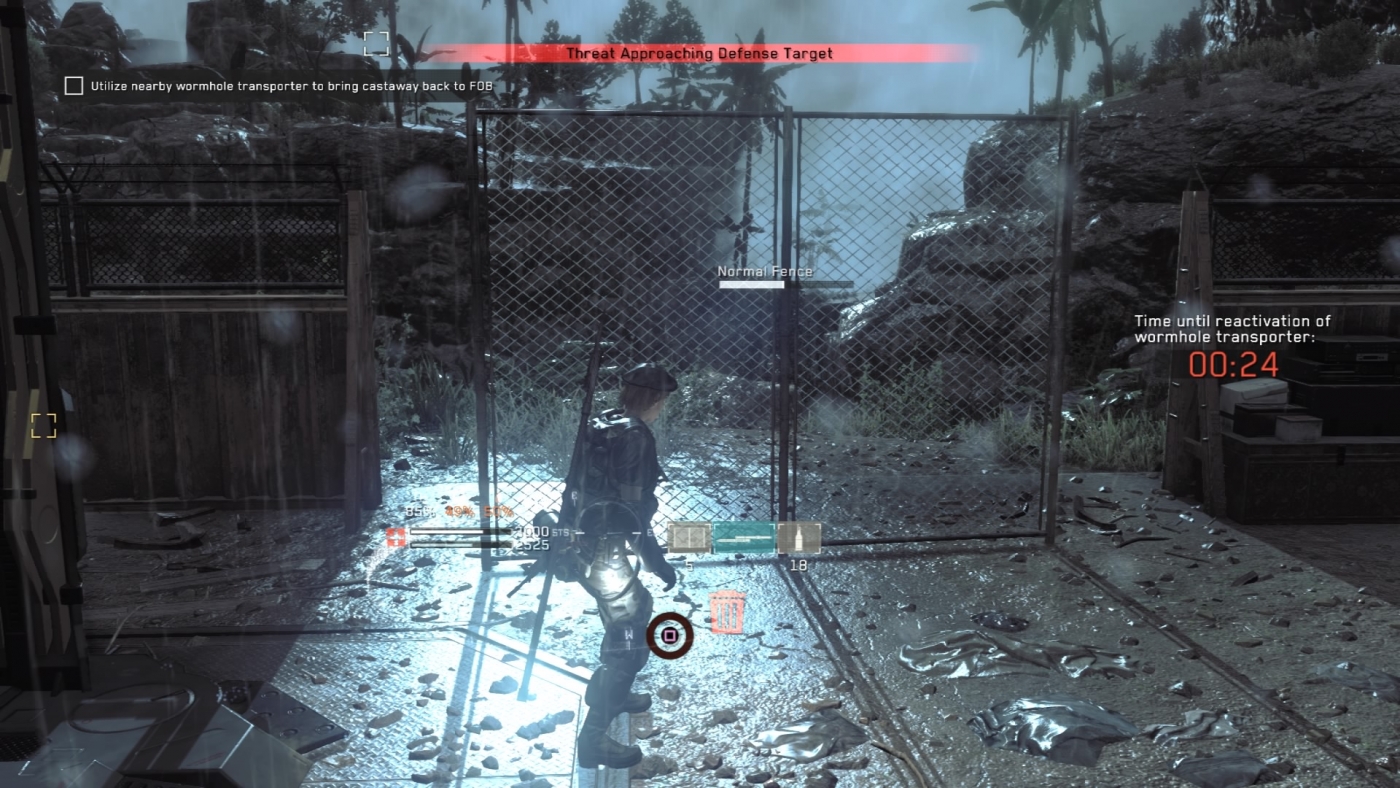Click the objective bracket marker at top center
The width and height of the screenshot is (1400, 788).
(x=377, y=44)
